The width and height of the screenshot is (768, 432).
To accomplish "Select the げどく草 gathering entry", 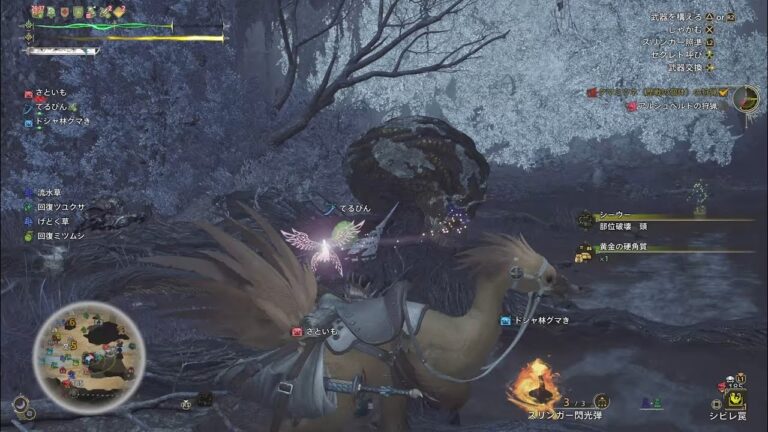I will [52, 221].
